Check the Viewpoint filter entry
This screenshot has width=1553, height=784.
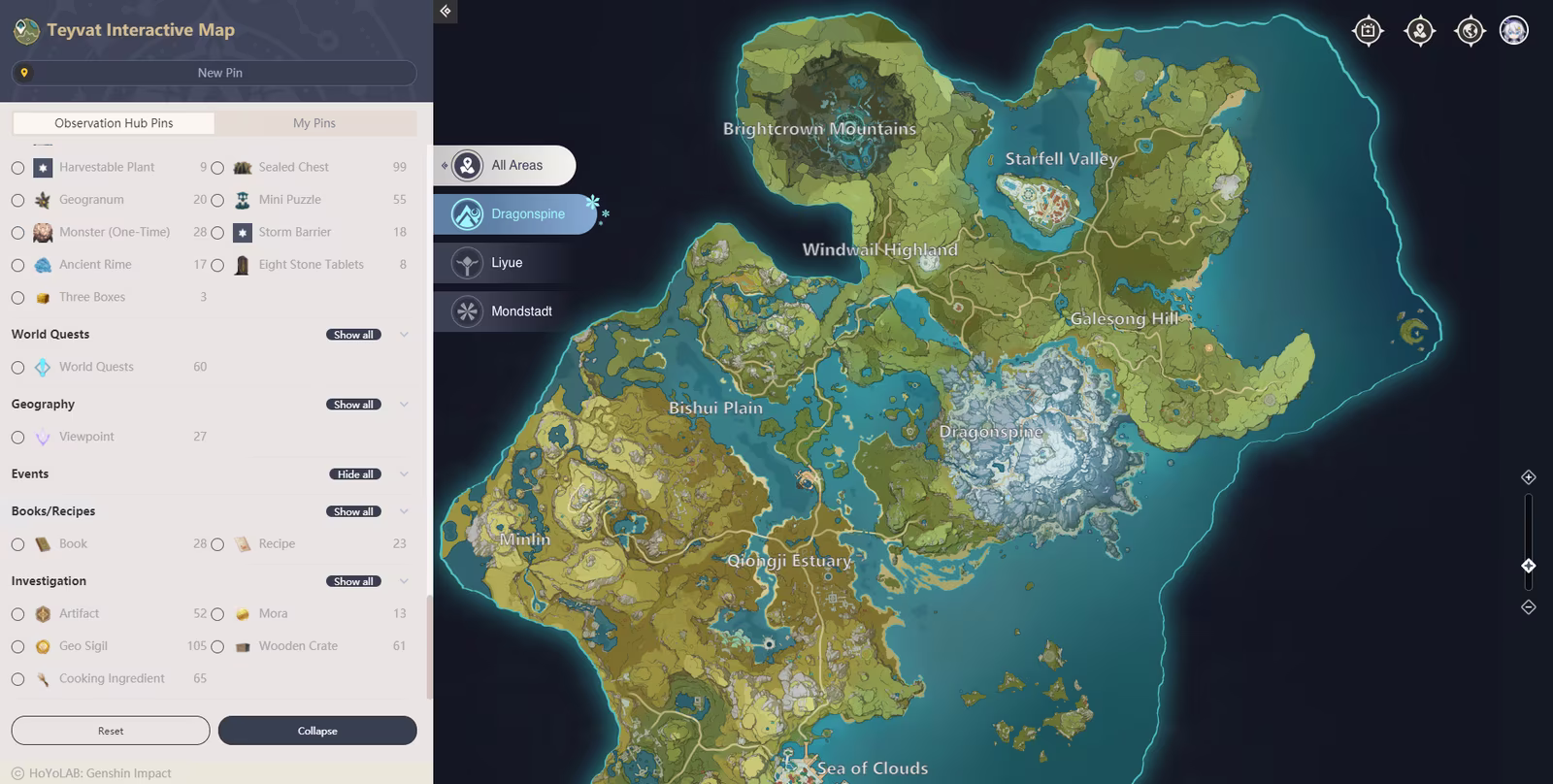18,438
